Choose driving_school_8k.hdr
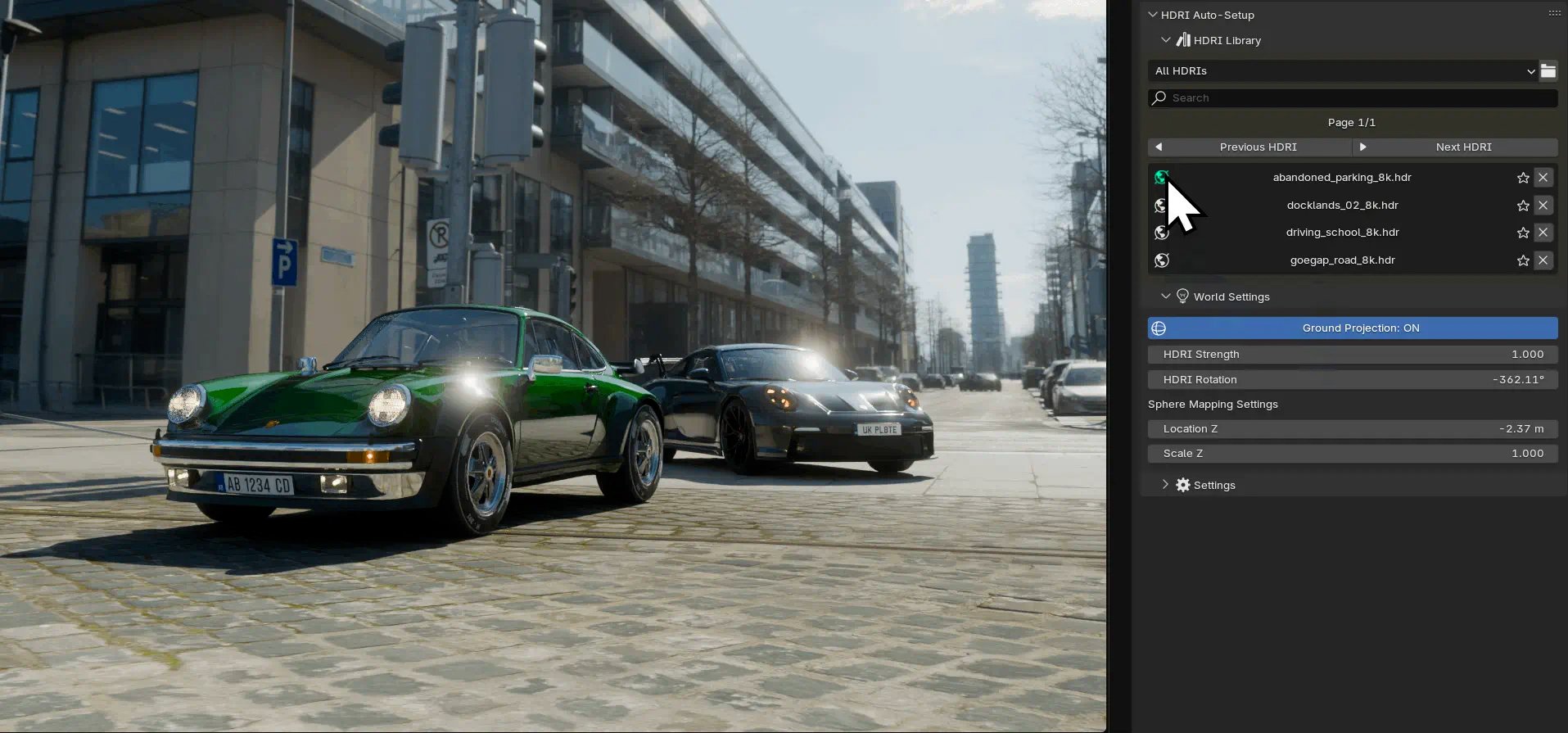1568x733 pixels. 1341,233
